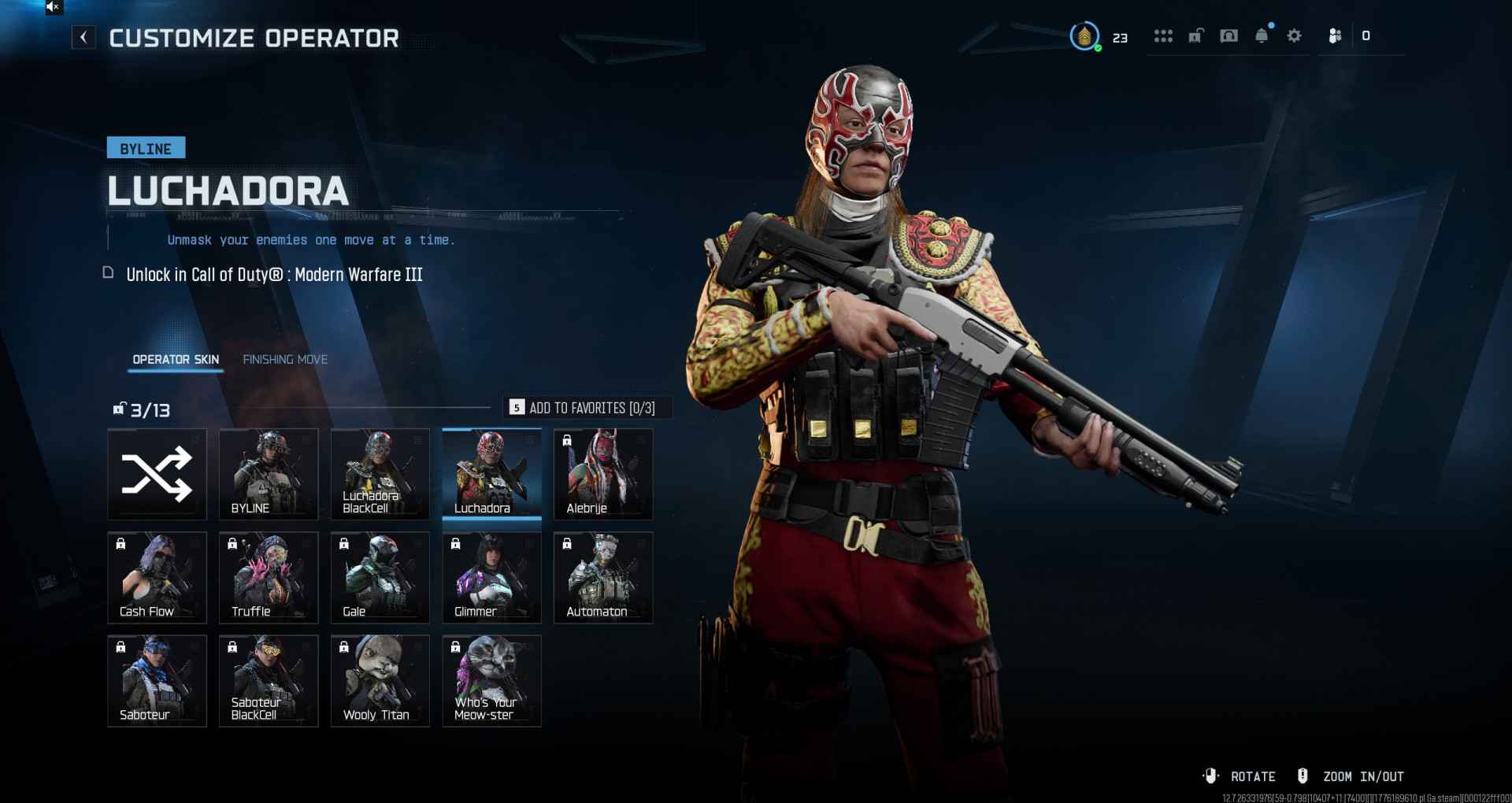Select the default BYLINE skin
This screenshot has width=1512, height=803.
pos(269,474)
